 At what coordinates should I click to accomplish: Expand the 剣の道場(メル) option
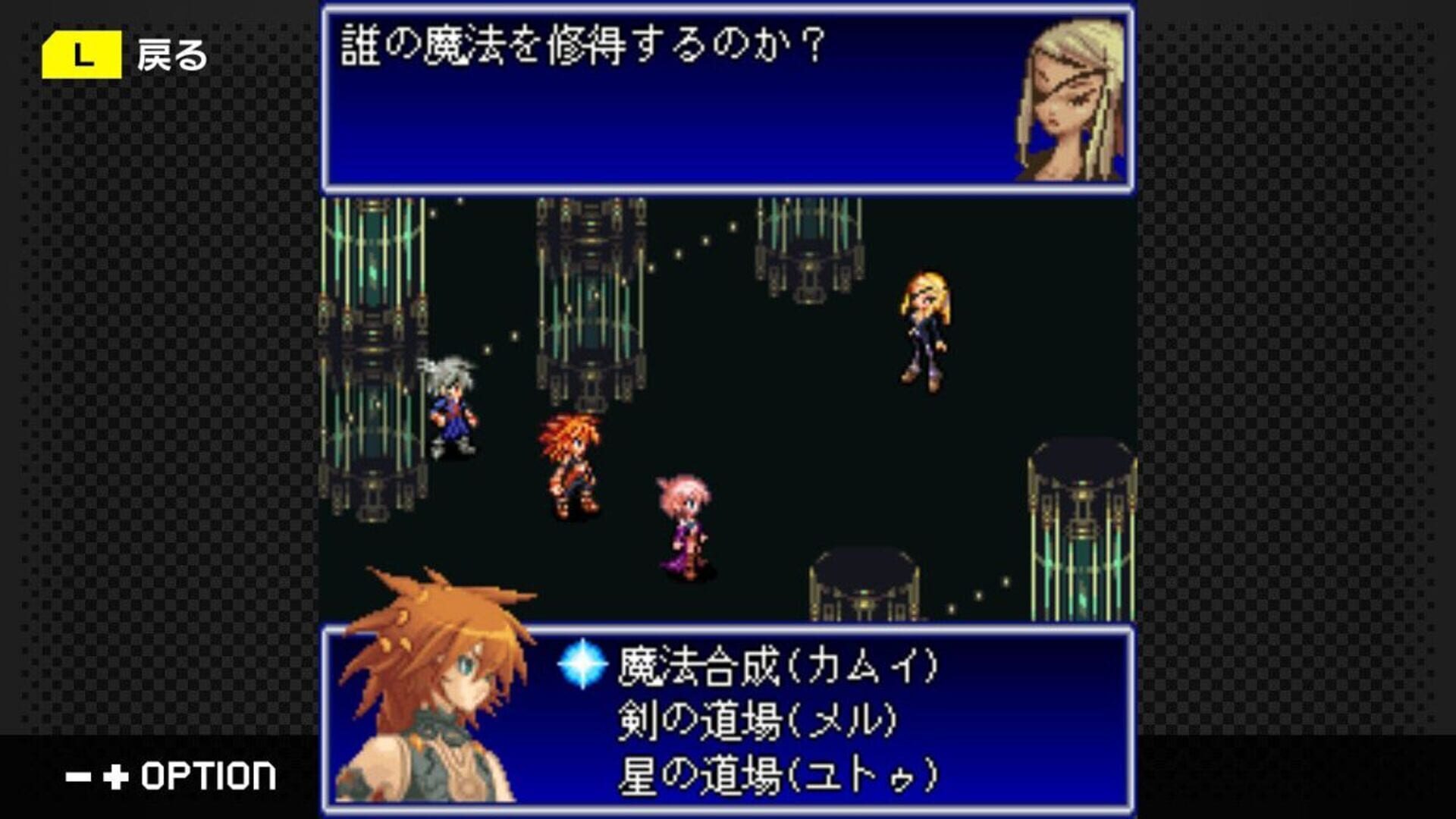[758, 720]
